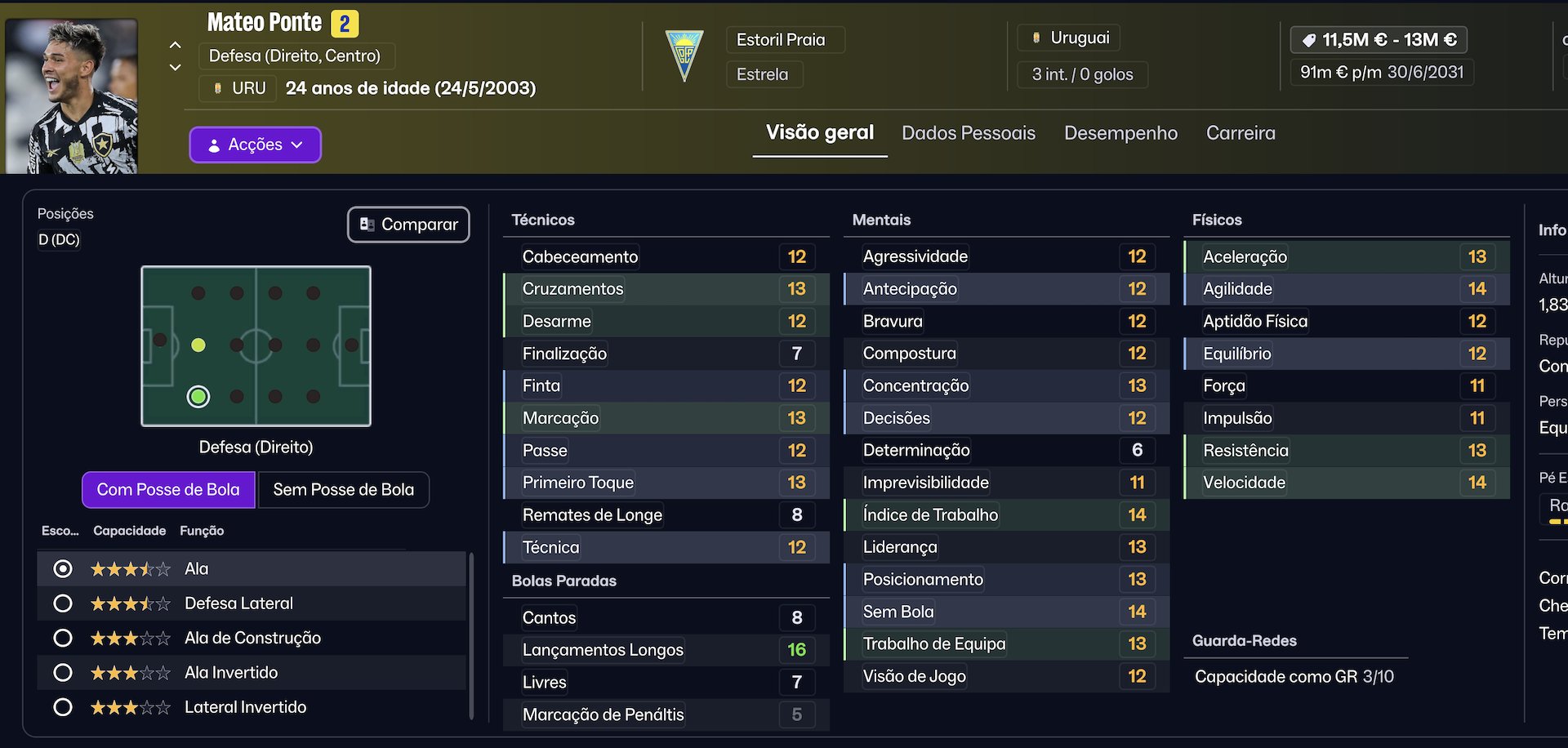Image resolution: width=1568 pixels, height=748 pixels.
Task: Select the highlighted right-back pitch position
Action: 198,397
